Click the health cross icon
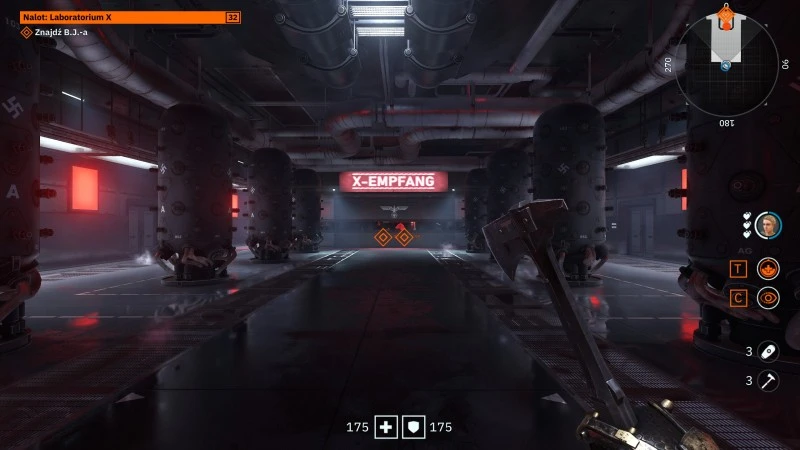 tap(386, 428)
